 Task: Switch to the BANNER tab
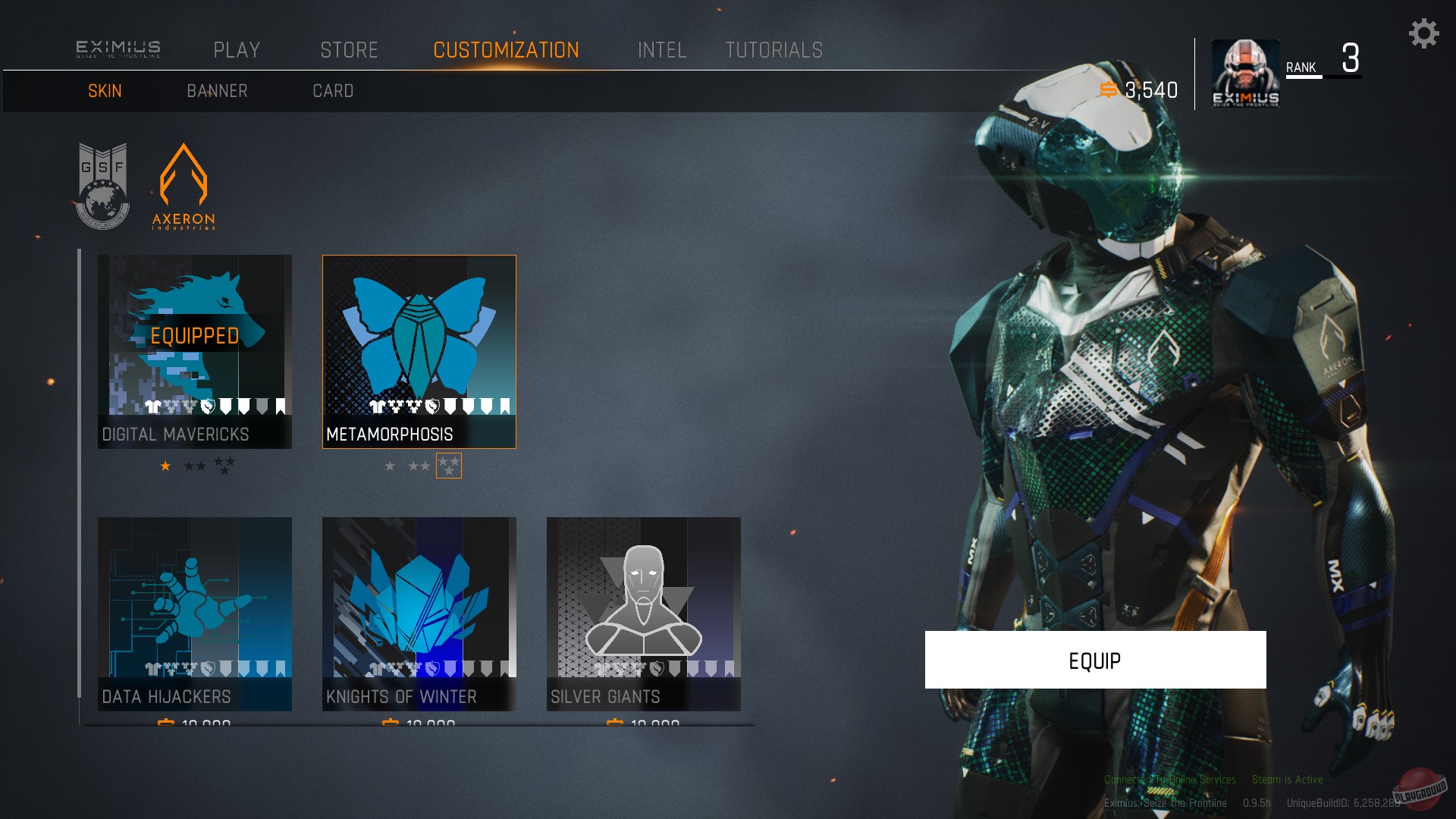[217, 90]
